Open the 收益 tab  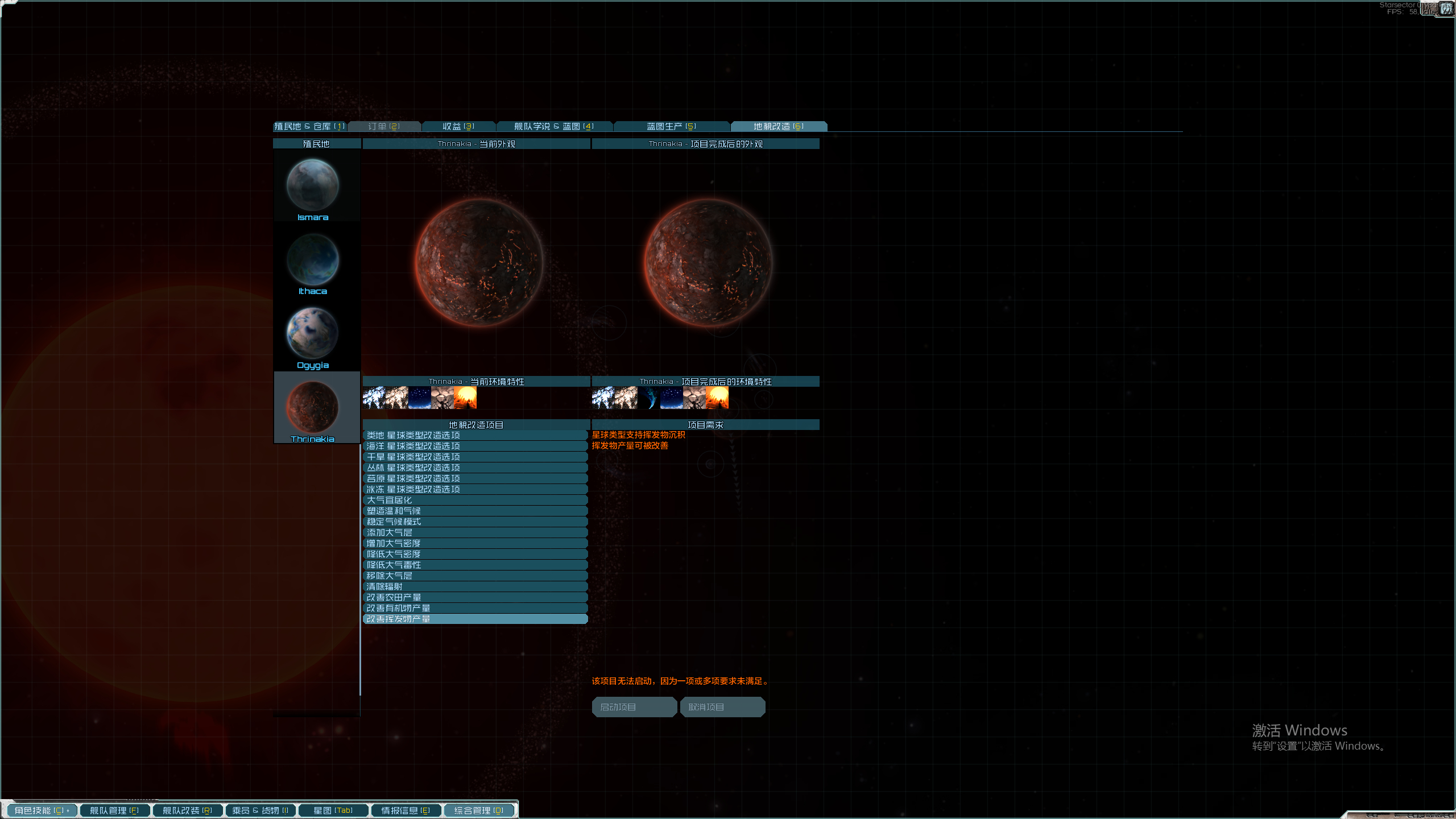458,126
